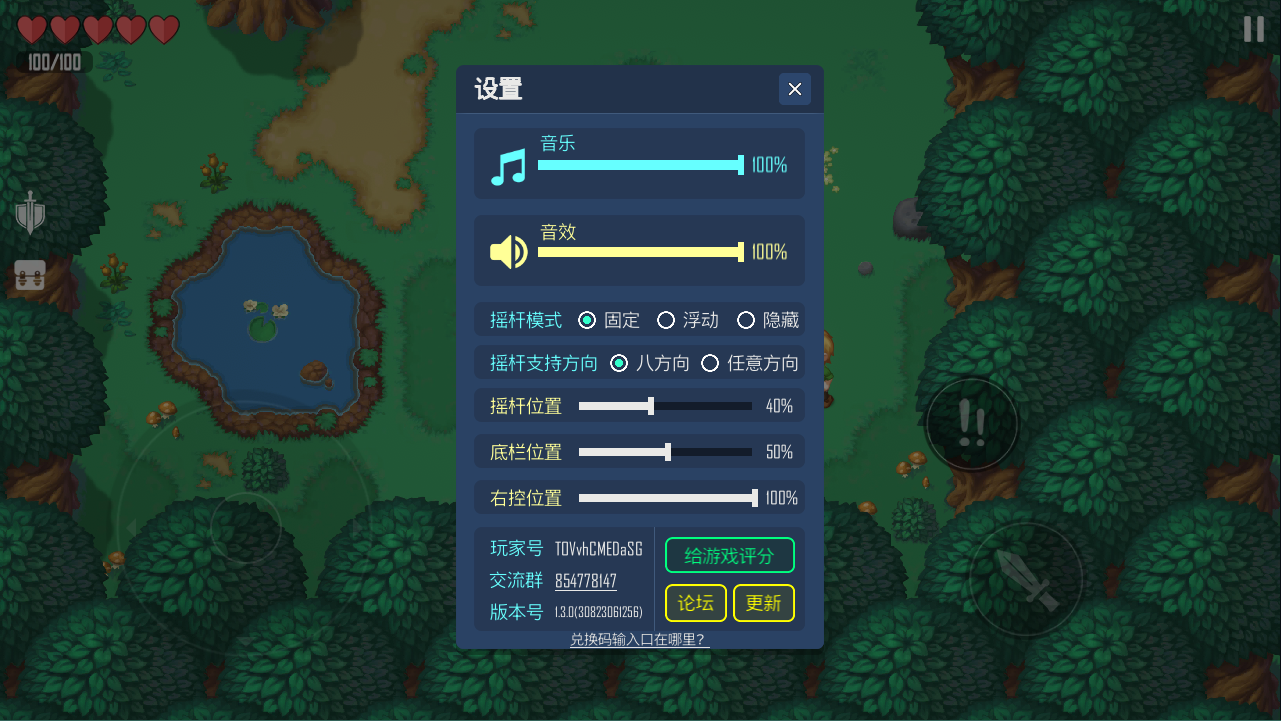Select the shield icon on left side

(x=30, y=213)
